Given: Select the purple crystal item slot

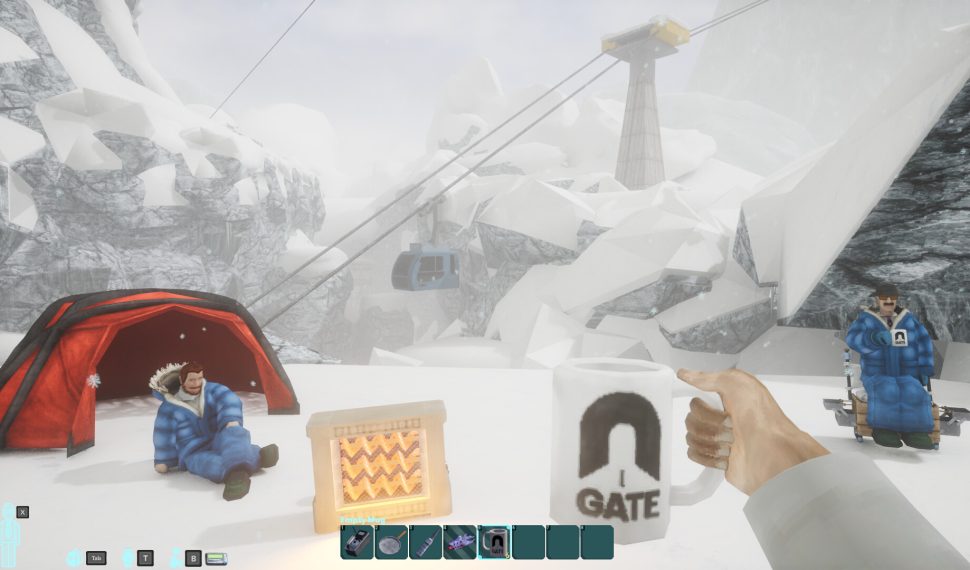Looking at the screenshot, I should (x=460, y=542).
